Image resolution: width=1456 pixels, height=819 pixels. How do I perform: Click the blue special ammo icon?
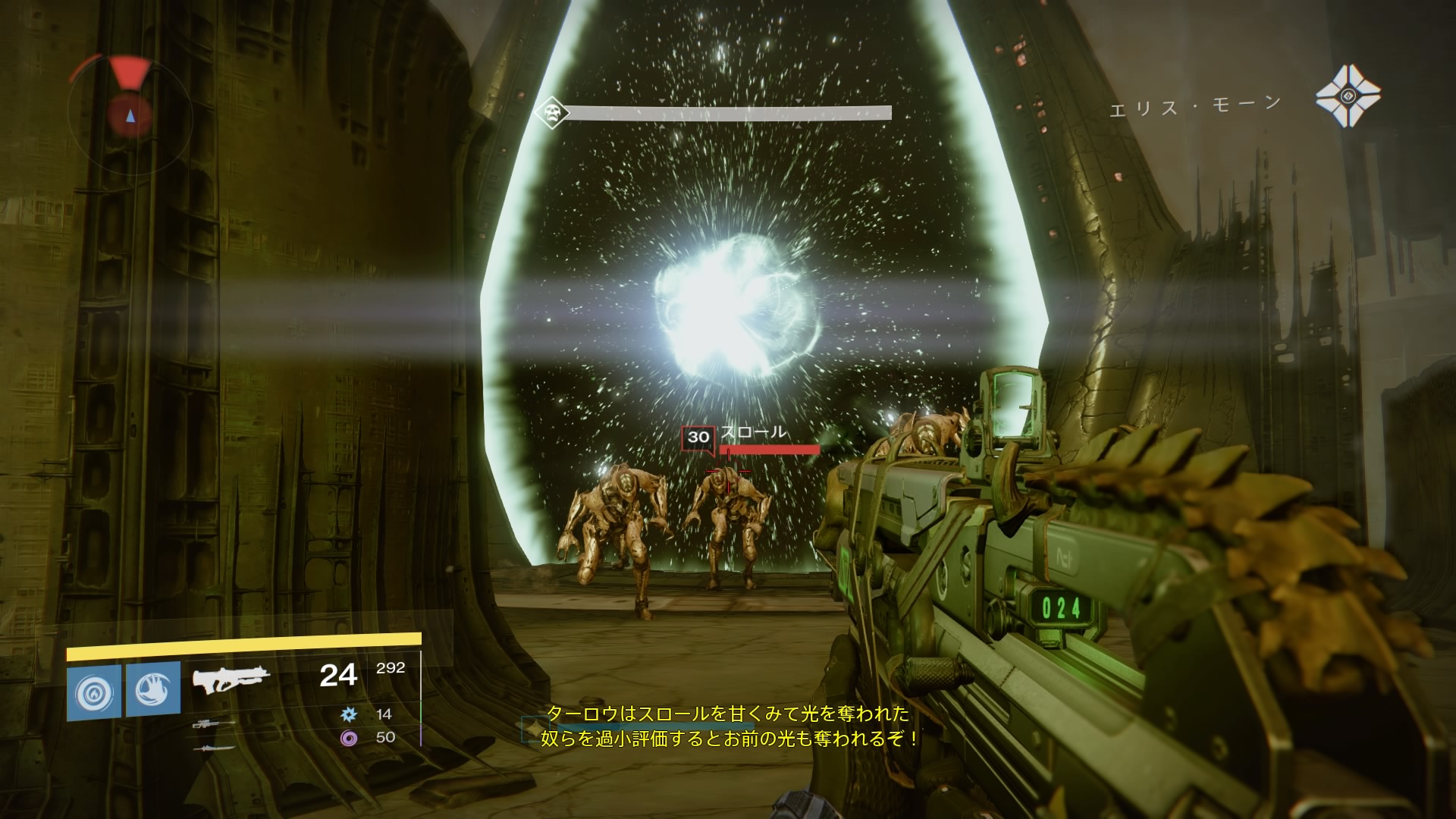[349, 714]
